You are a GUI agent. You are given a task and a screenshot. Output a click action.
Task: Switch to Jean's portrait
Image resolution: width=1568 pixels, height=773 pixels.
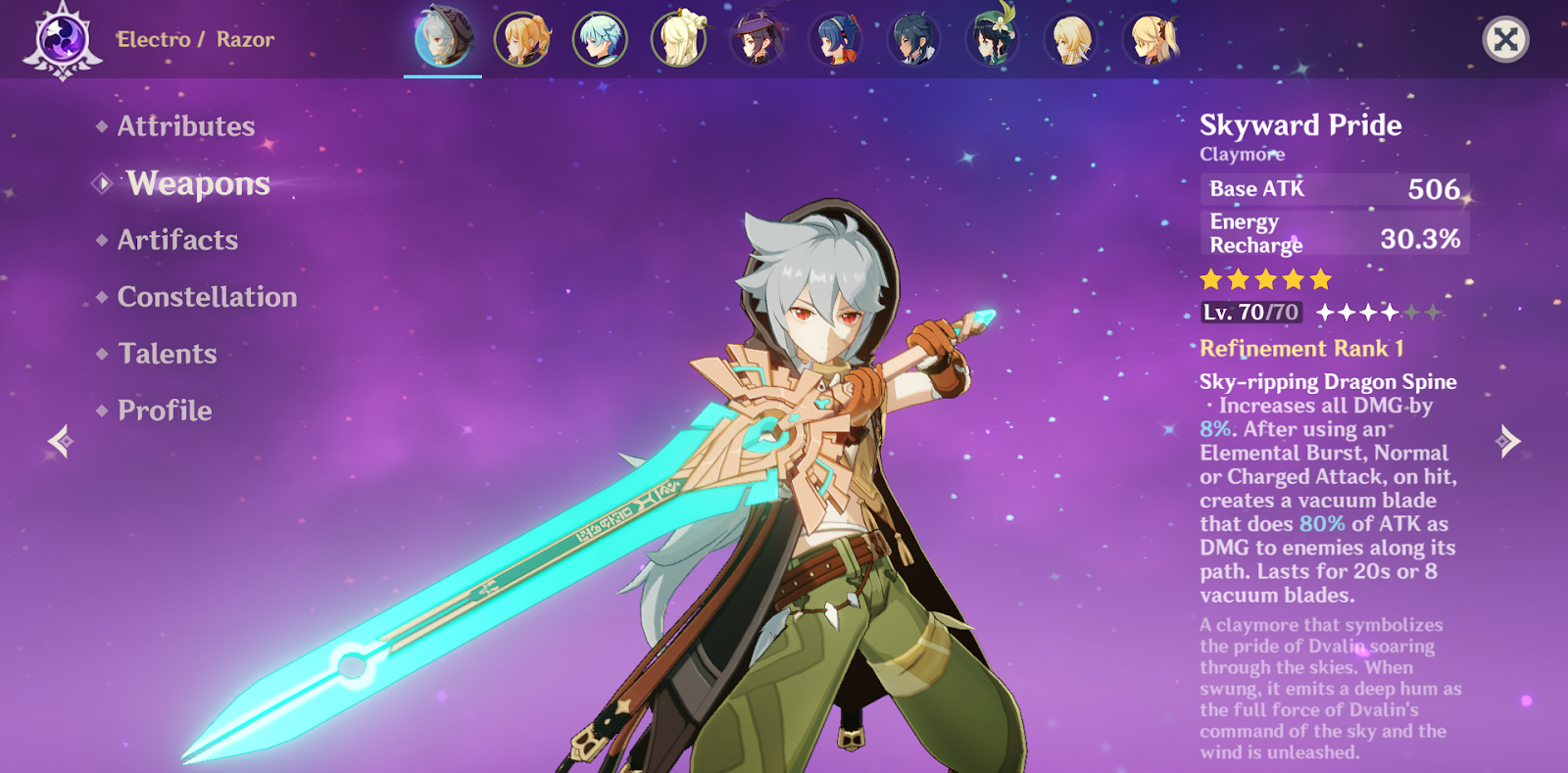point(521,39)
